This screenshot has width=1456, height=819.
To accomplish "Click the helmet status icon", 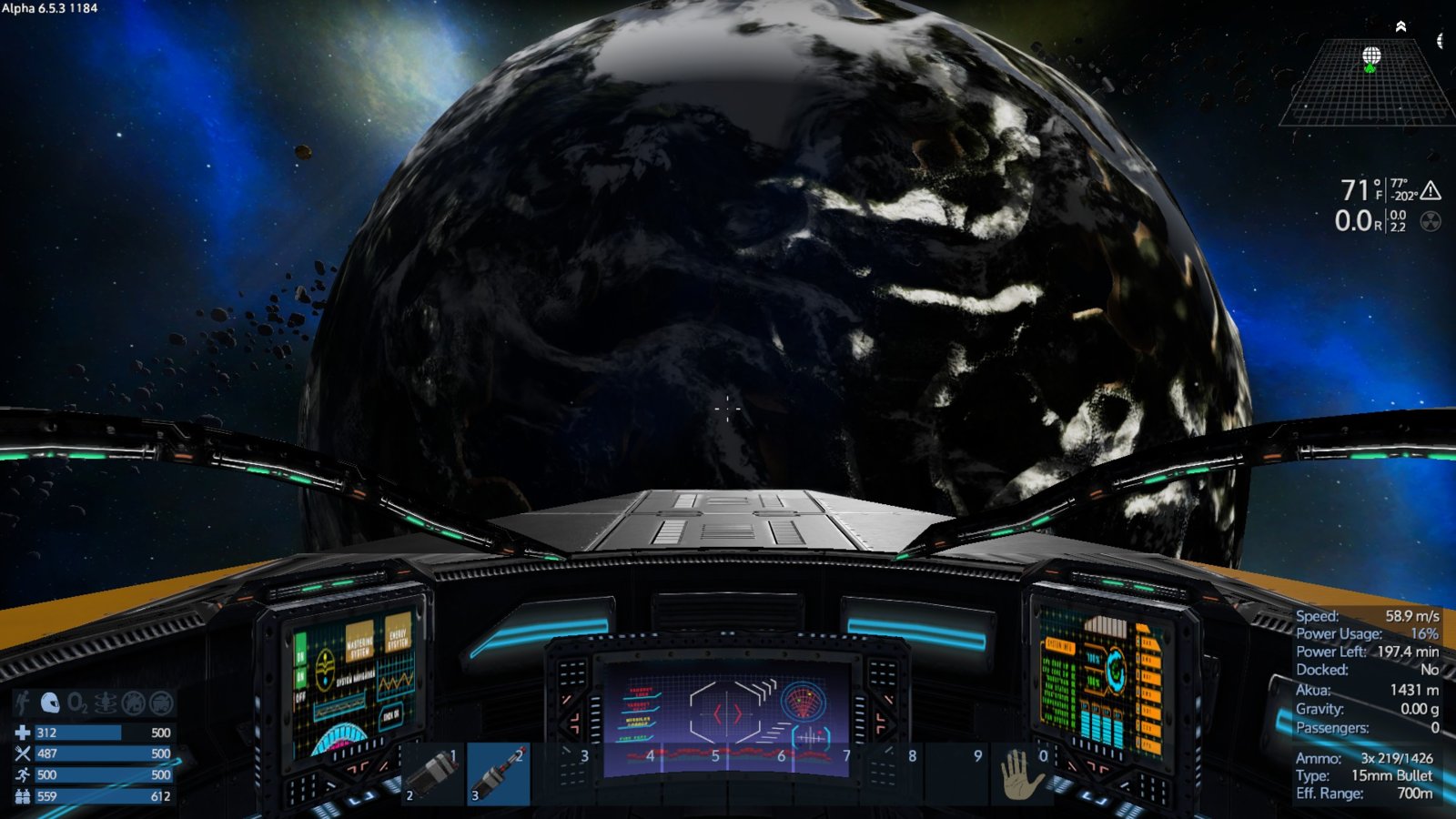I will point(50,703).
